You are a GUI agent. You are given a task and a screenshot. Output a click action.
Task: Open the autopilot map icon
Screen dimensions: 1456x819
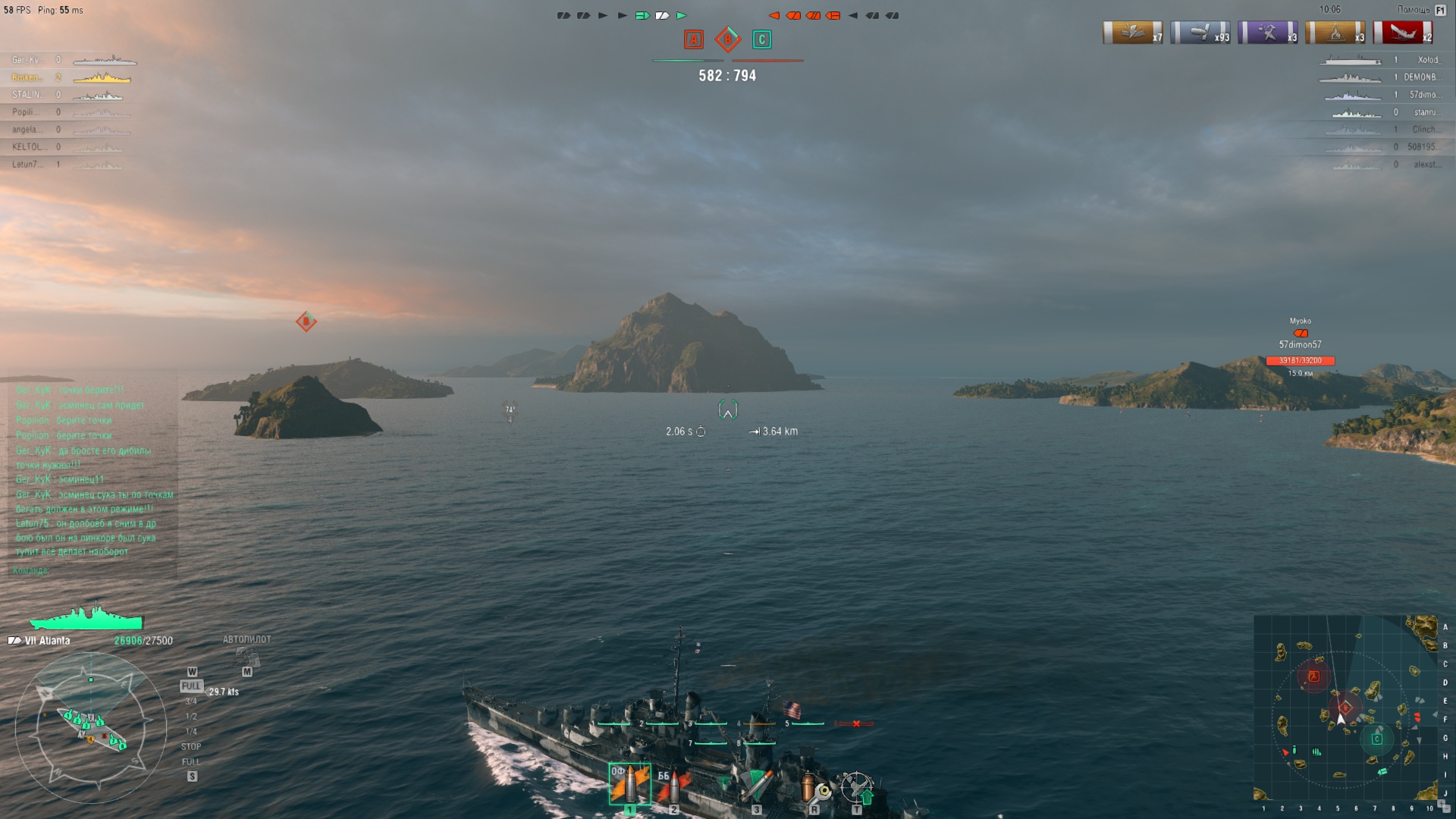(247, 657)
